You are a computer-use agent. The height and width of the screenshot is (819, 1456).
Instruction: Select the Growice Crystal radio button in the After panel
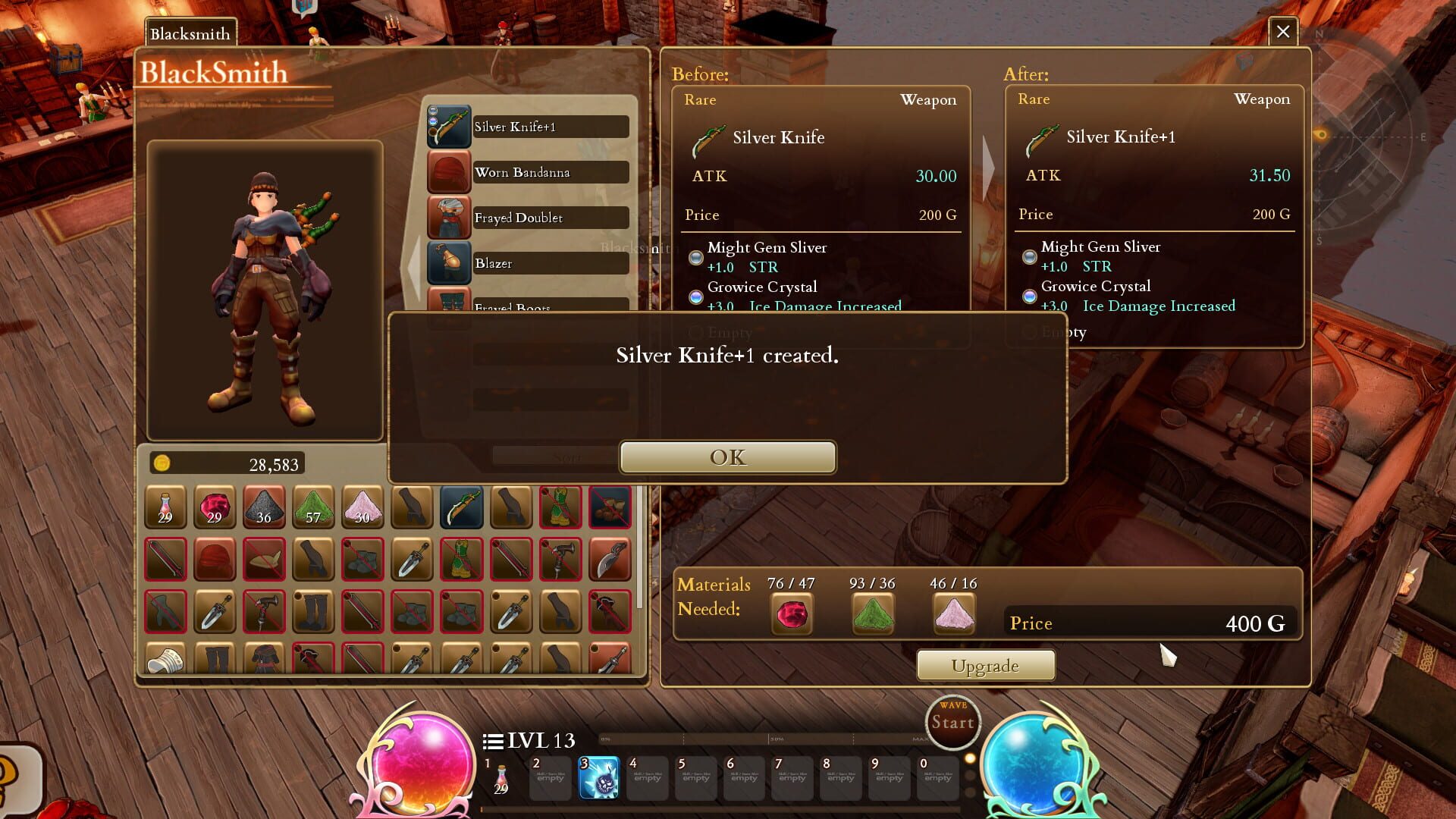[x=1029, y=297]
